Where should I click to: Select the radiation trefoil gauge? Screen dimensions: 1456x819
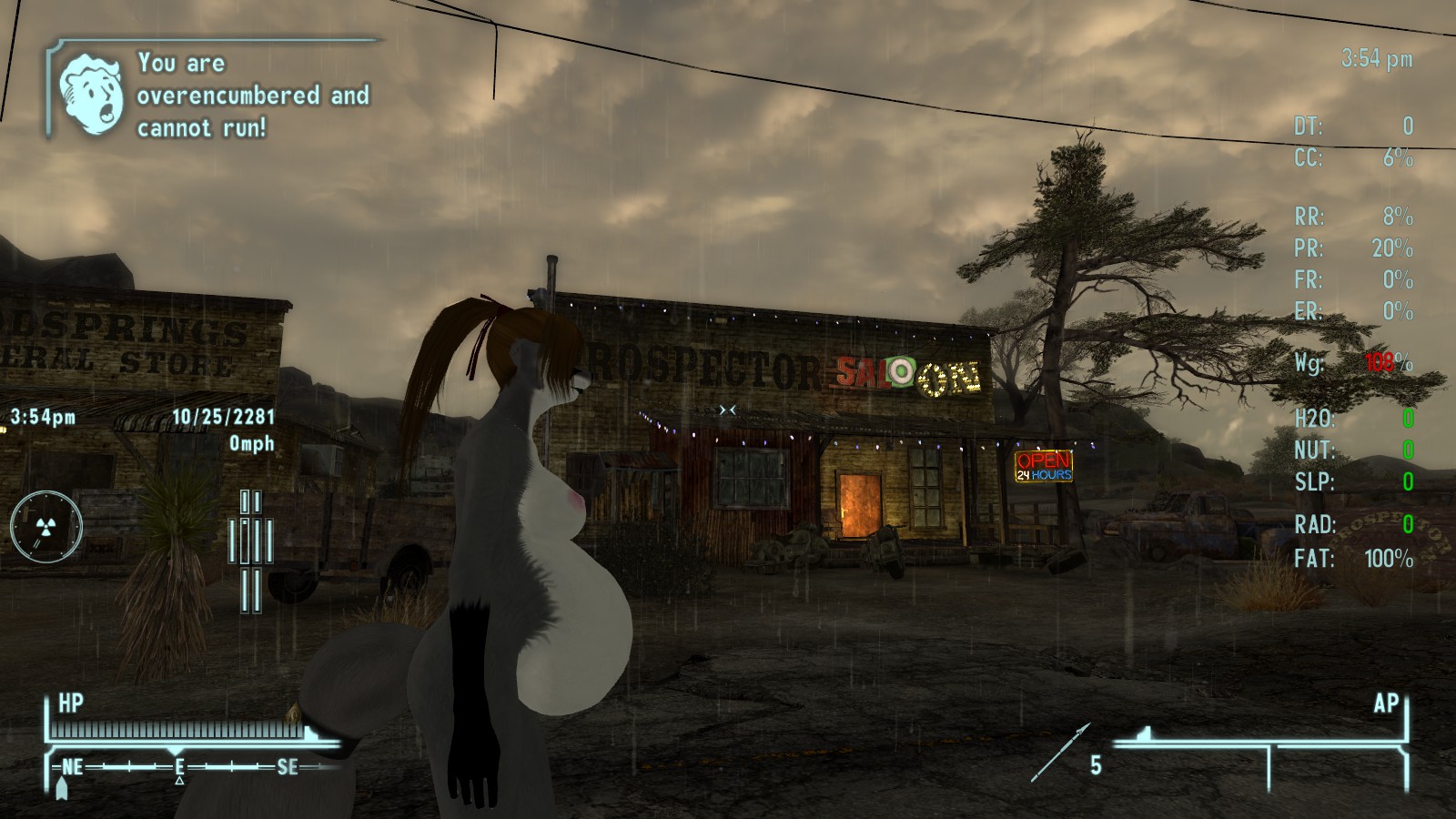tap(46, 526)
